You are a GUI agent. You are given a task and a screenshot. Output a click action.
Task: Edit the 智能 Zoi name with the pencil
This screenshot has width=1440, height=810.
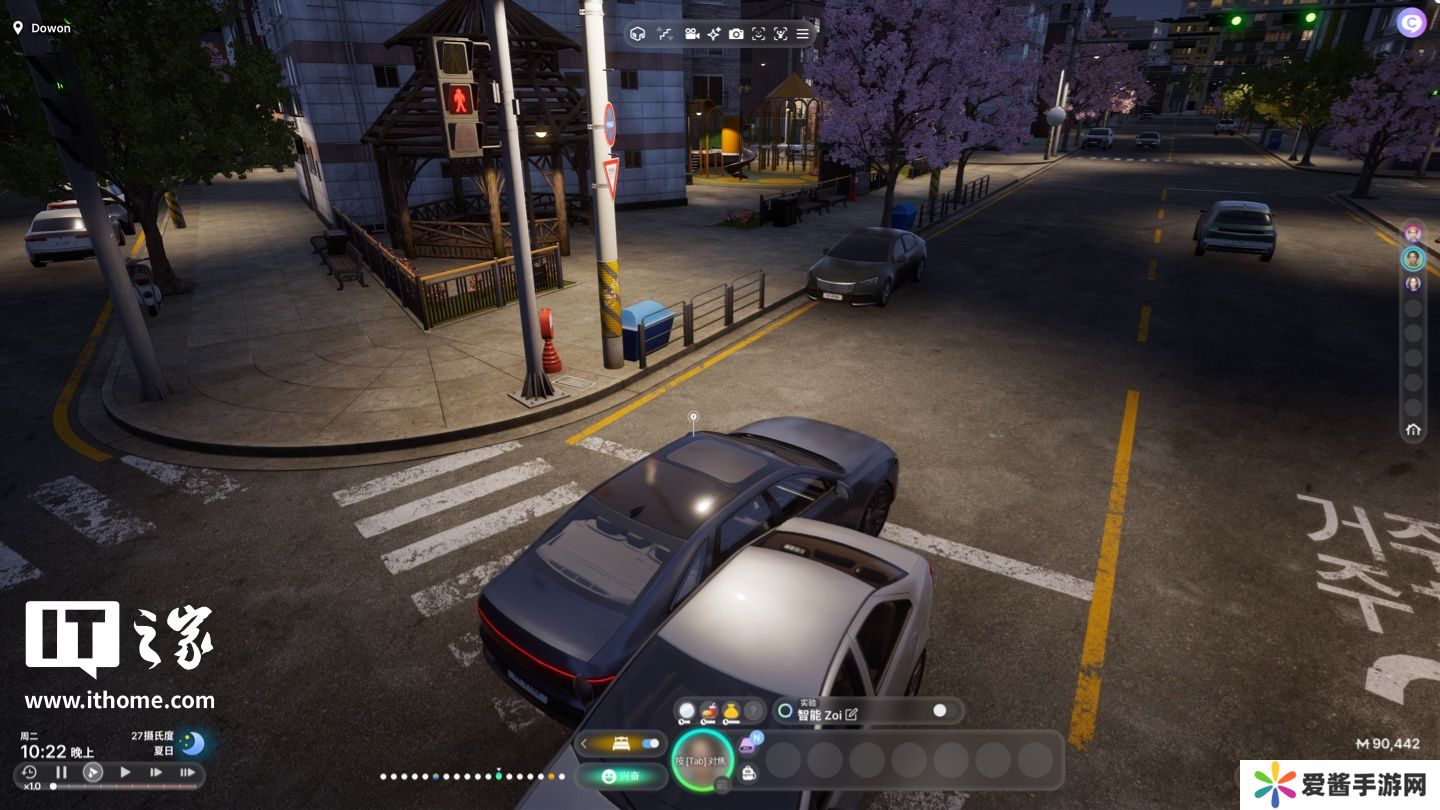pyautogui.click(x=851, y=714)
